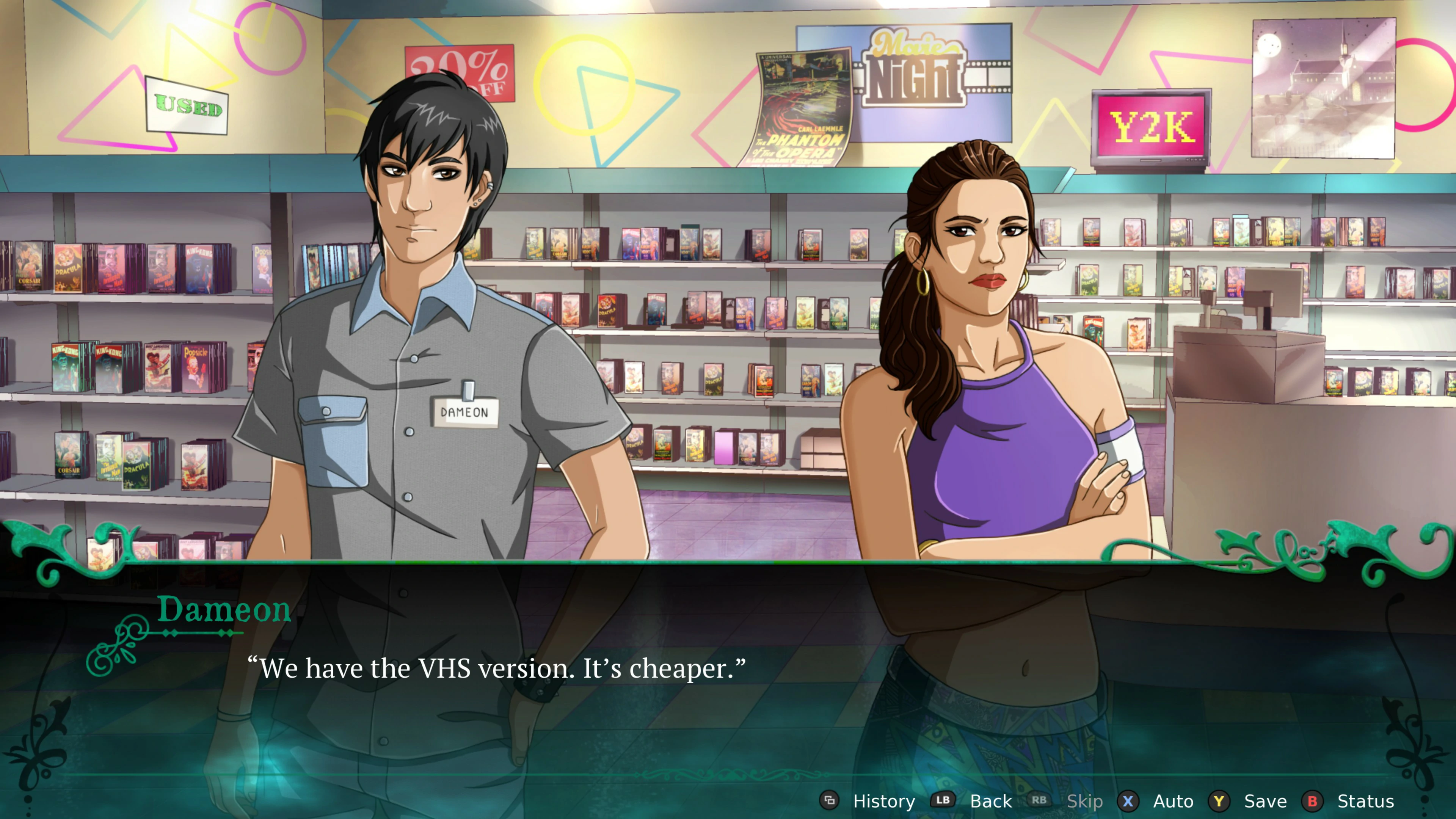Click the Y2K television screen

click(x=1152, y=127)
